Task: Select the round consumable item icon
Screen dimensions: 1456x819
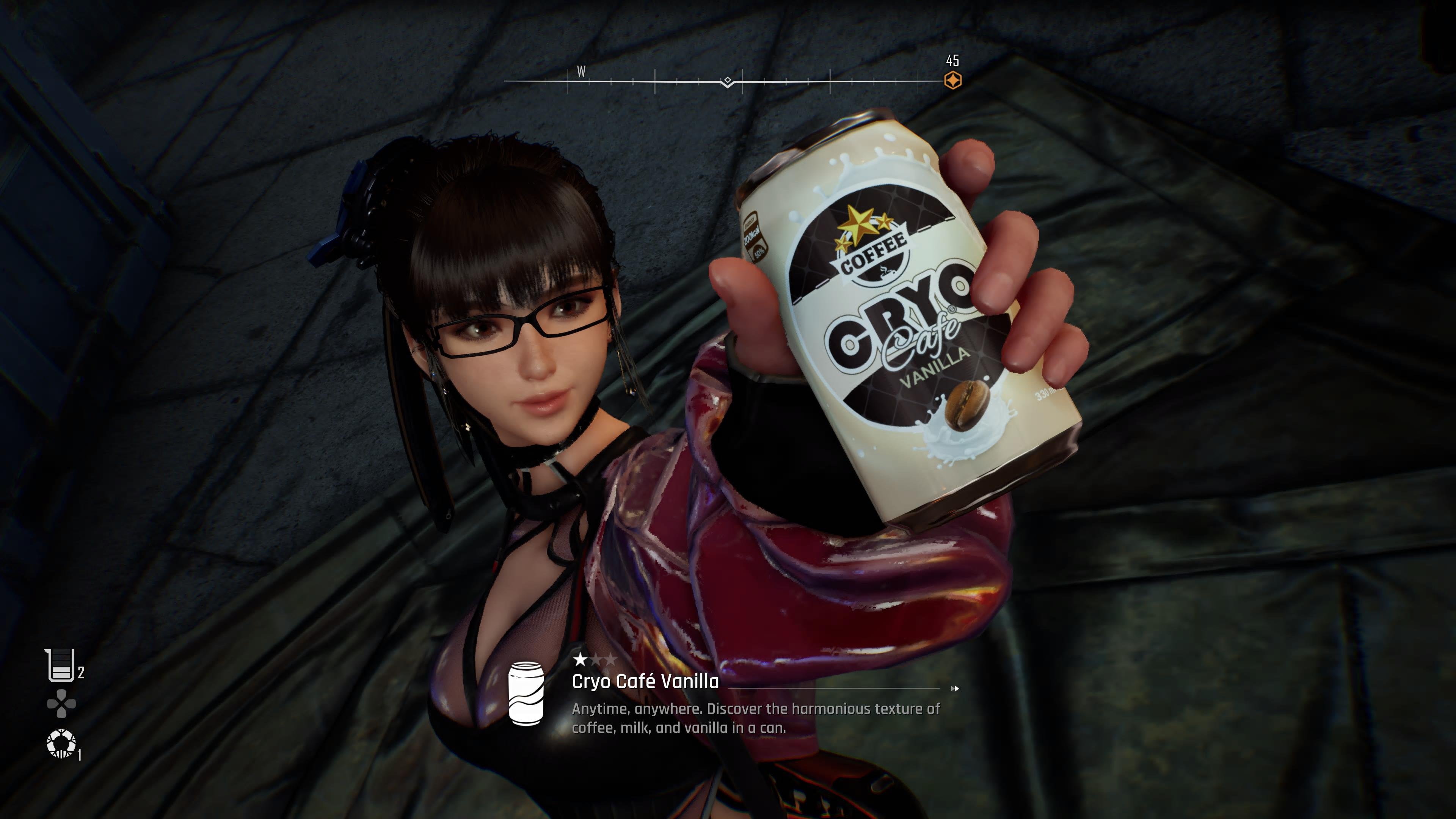Action: point(61,744)
